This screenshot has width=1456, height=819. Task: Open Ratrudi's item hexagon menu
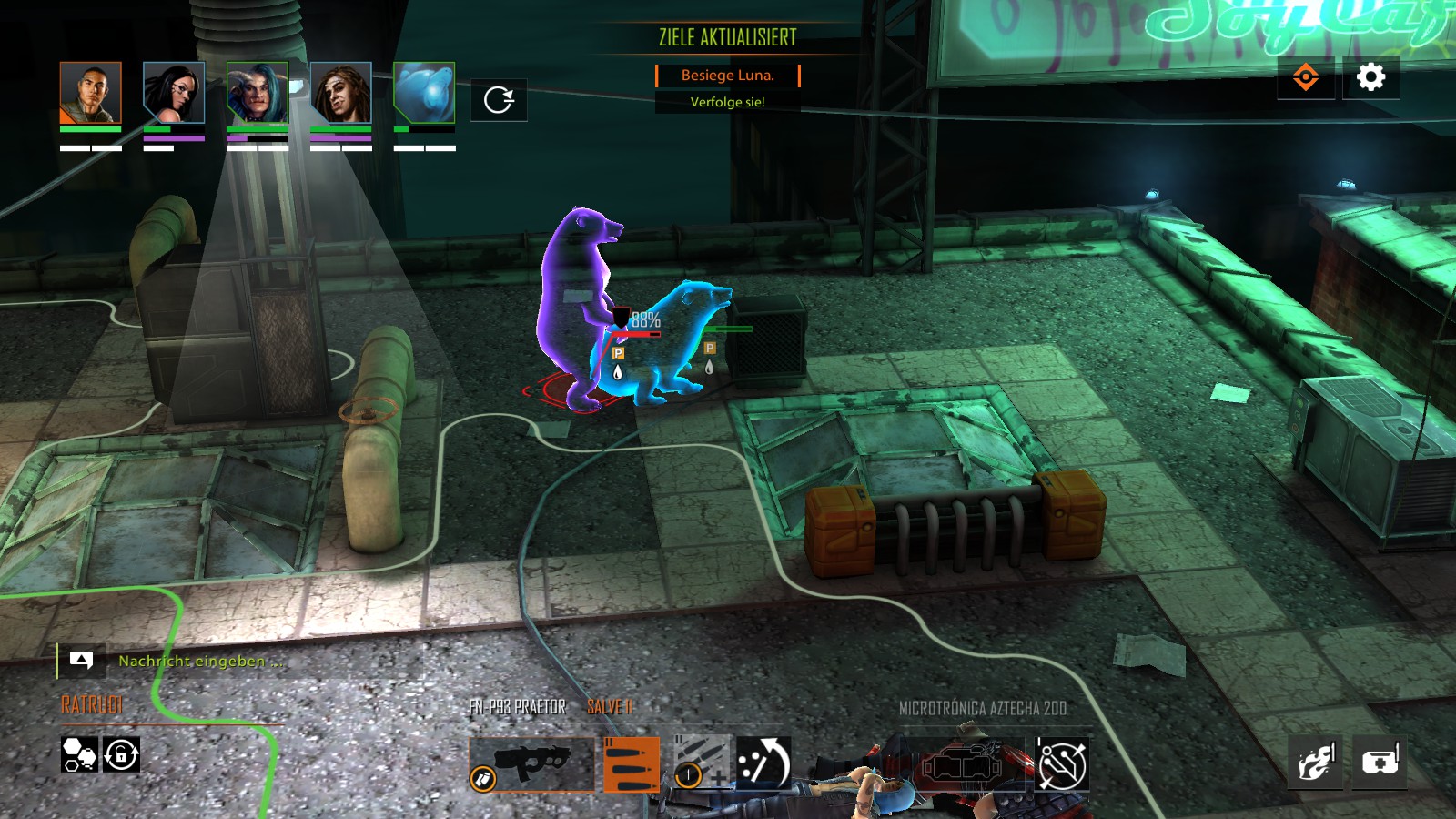[x=78, y=756]
